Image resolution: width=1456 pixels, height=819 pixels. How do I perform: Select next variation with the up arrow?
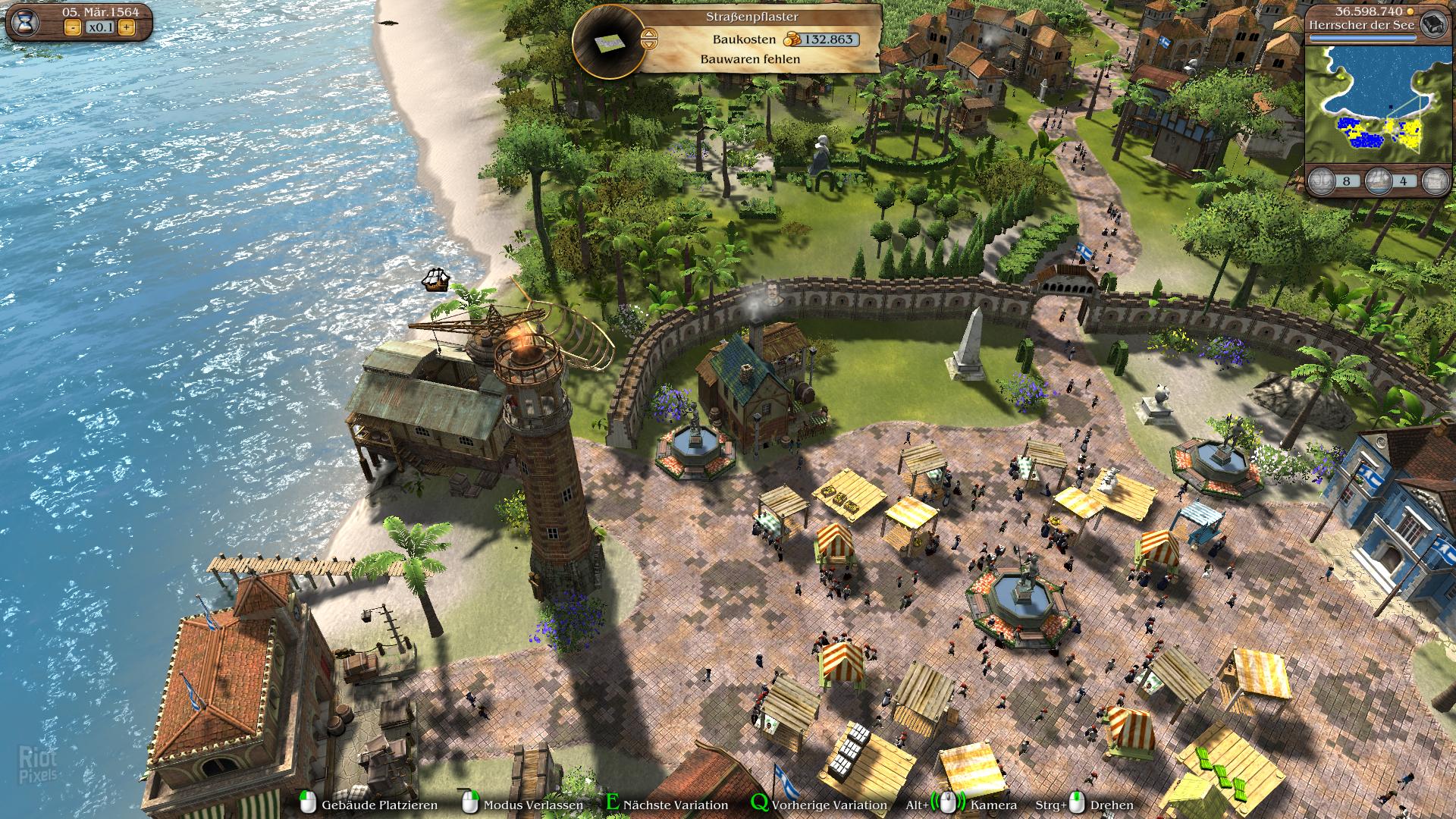pos(649,33)
